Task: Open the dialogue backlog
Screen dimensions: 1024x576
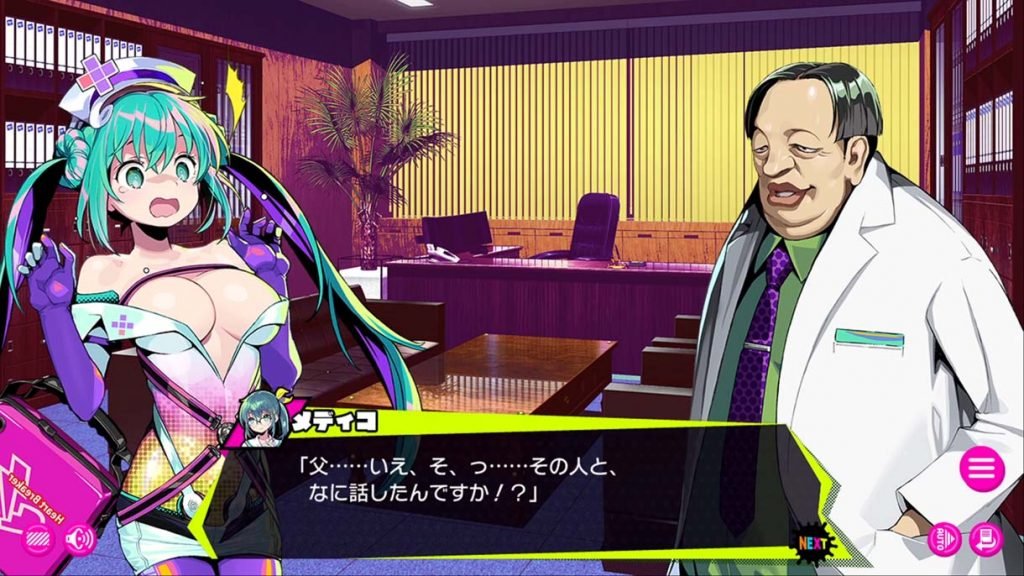Action: (x=985, y=540)
